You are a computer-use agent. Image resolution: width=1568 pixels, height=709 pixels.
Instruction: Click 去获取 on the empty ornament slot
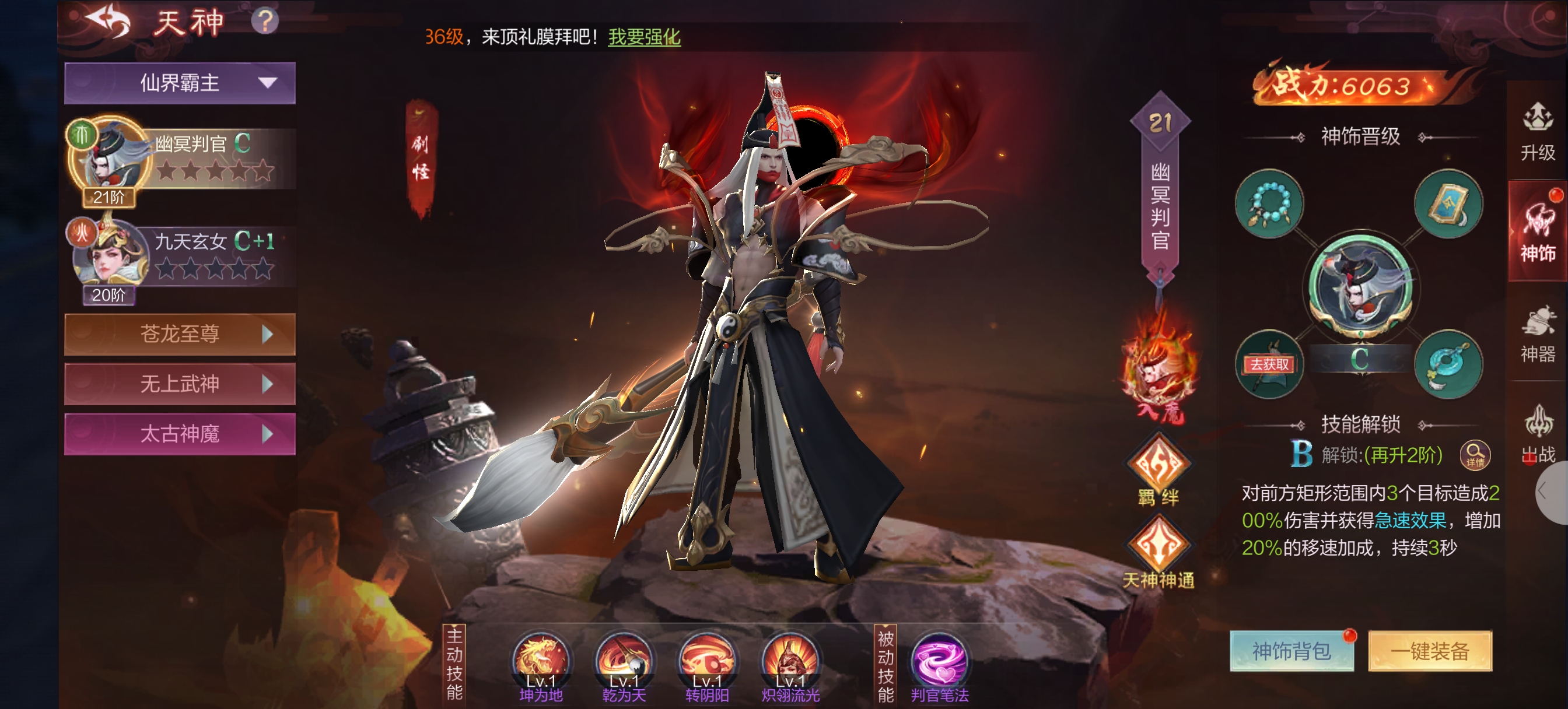(1269, 364)
